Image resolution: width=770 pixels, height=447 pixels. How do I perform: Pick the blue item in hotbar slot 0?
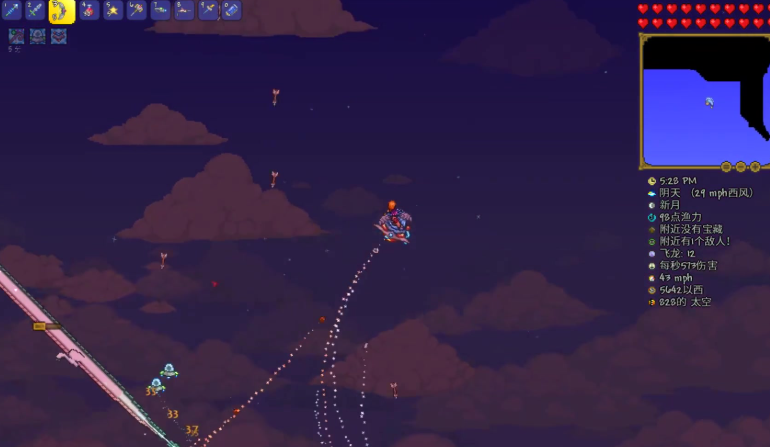[232, 10]
